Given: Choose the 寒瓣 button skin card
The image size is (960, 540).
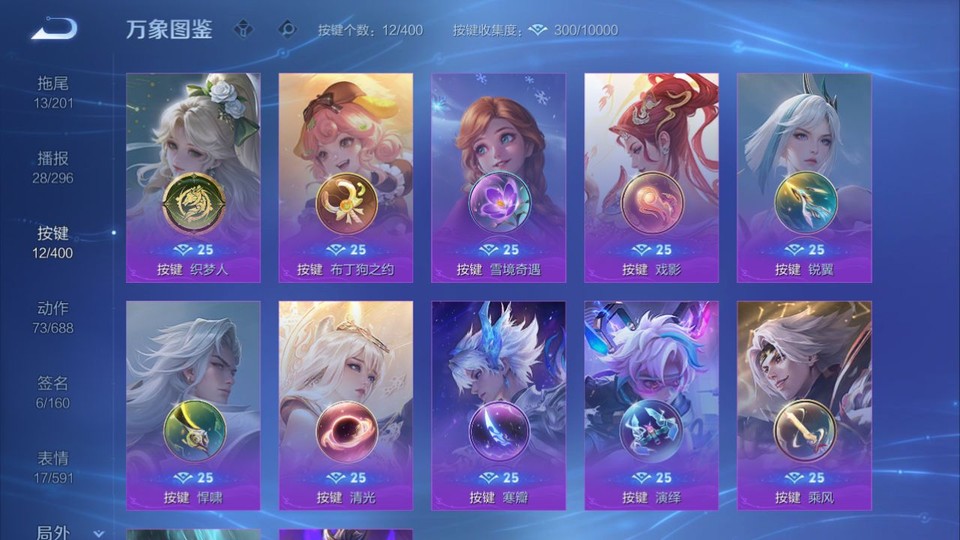Looking at the screenshot, I should pyautogui.click(x=498, y=406).
